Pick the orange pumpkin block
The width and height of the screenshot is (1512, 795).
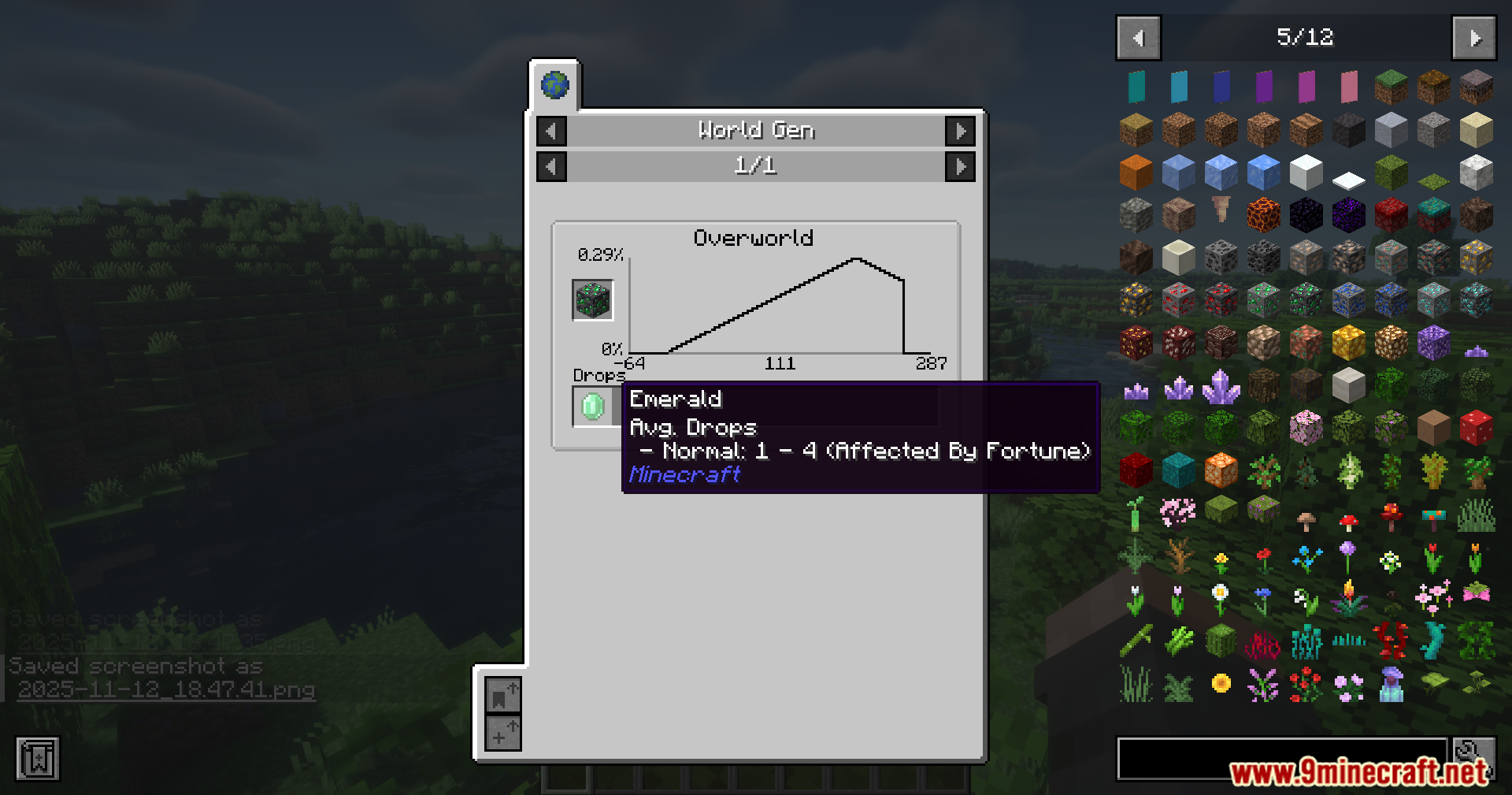(x=1136, y=172)
